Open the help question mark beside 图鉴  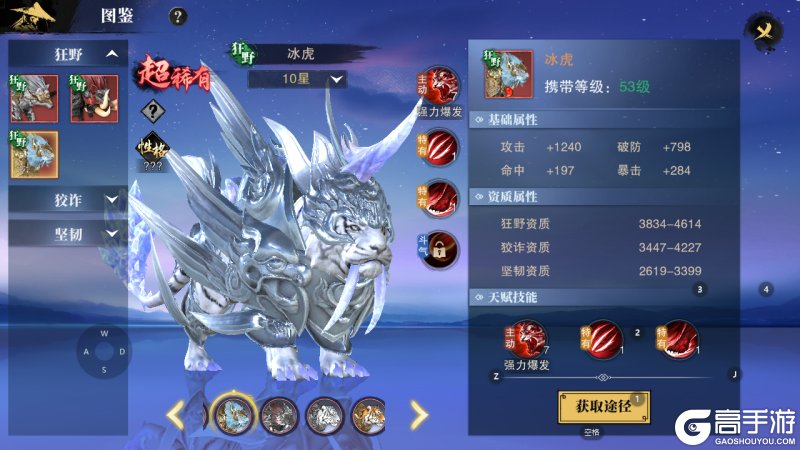pyautogui.click(x=178, y=16)
